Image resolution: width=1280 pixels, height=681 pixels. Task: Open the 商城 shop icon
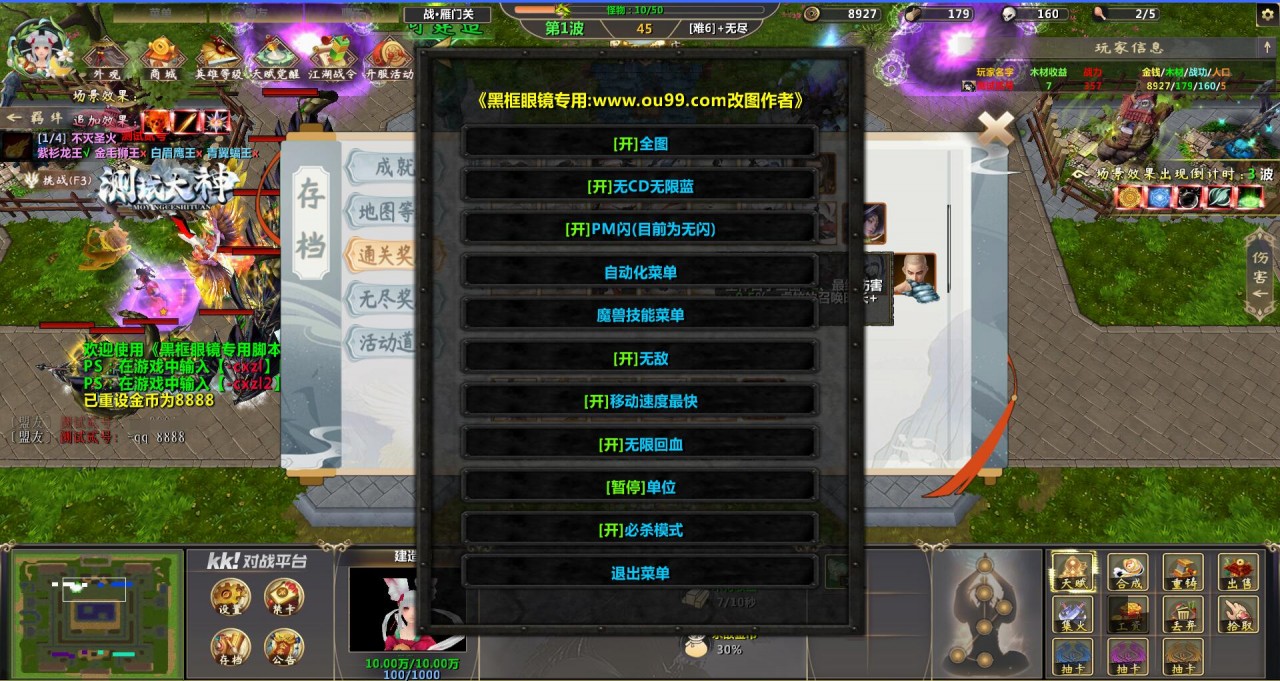pyautogui.click(x=162, y=60)
